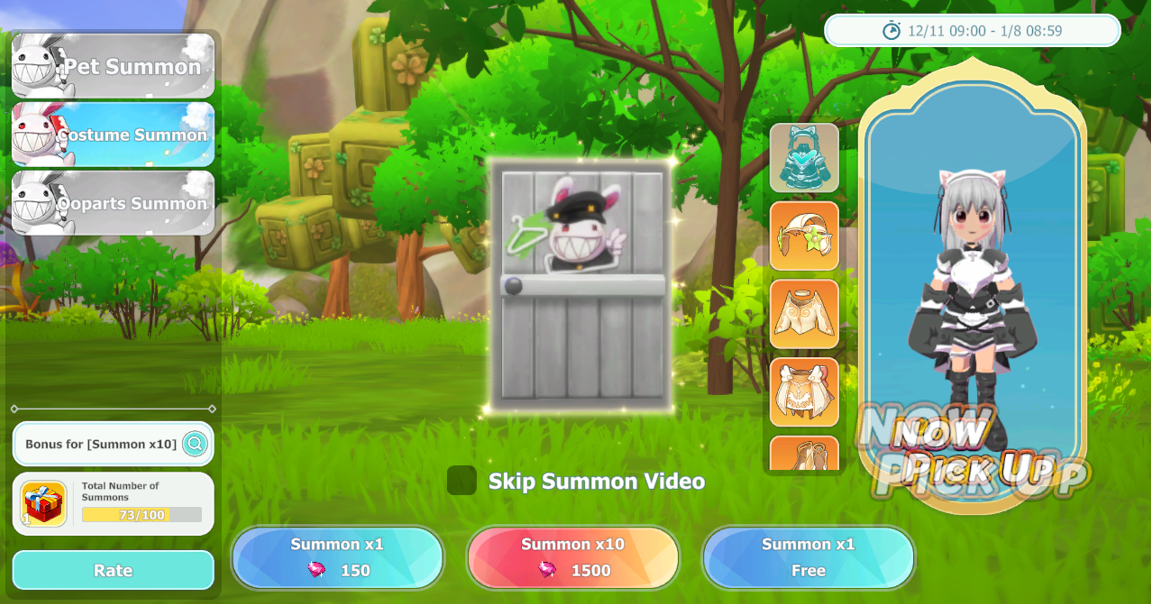Choose Summon x10 for 1500 gems

coord(573,558)
